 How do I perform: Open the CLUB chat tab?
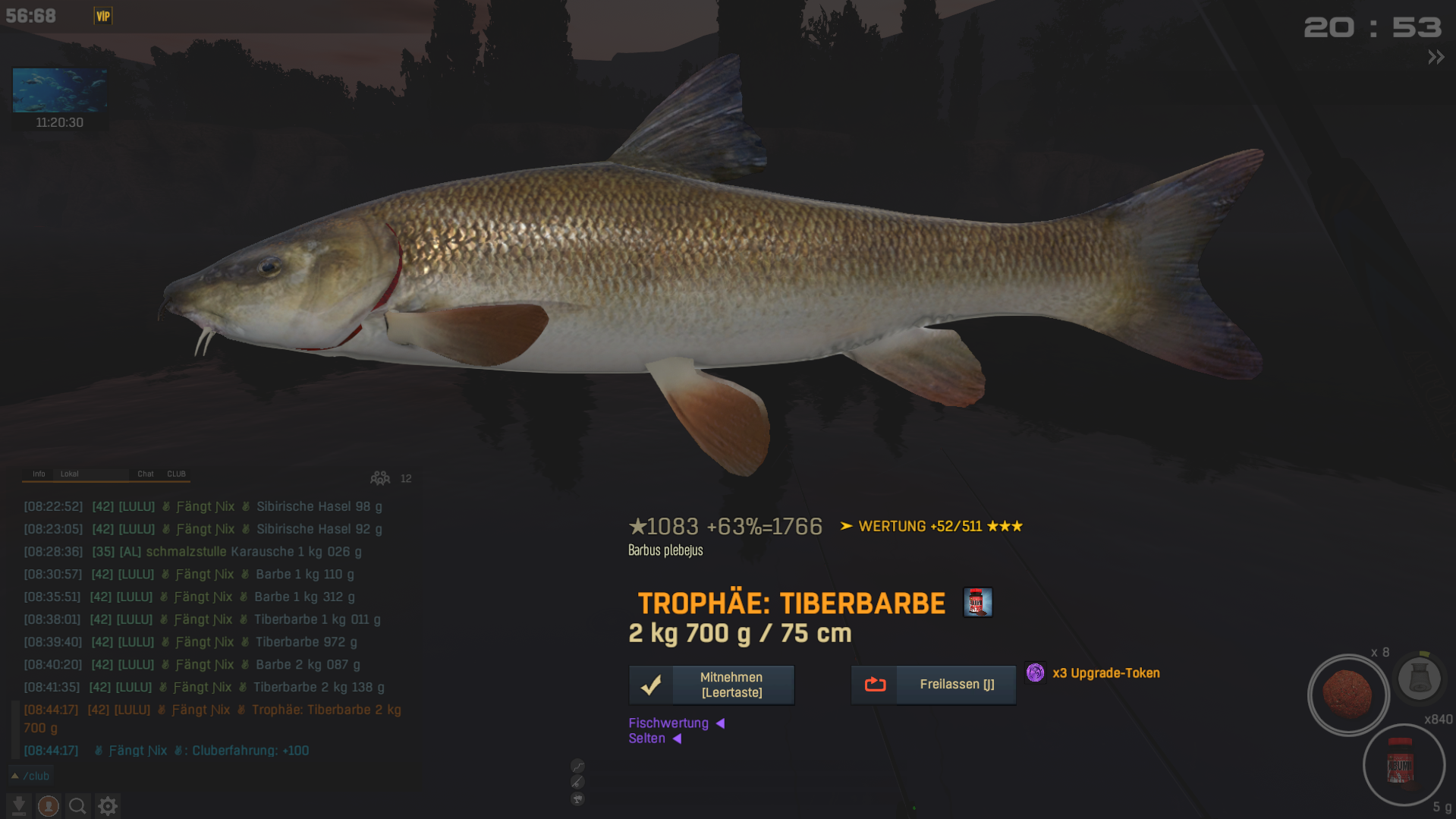177,474
